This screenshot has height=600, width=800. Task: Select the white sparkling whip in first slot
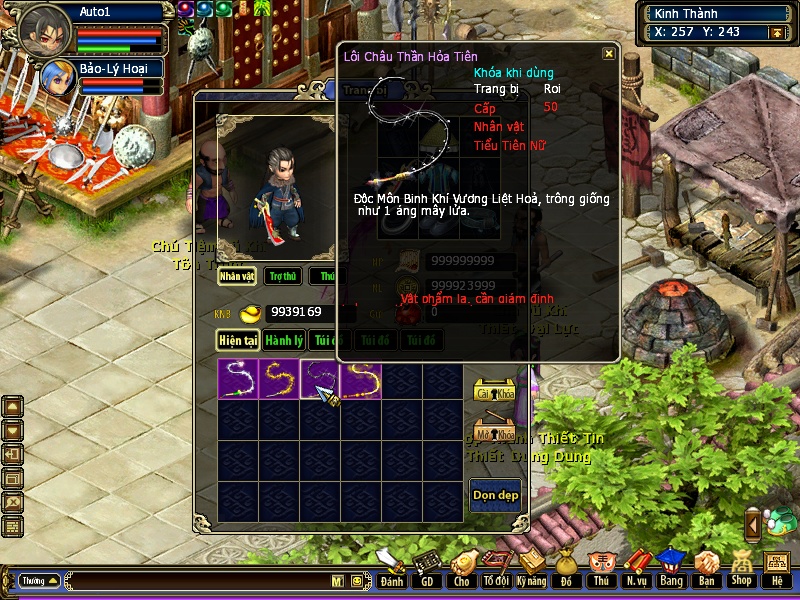pos(238,380)
